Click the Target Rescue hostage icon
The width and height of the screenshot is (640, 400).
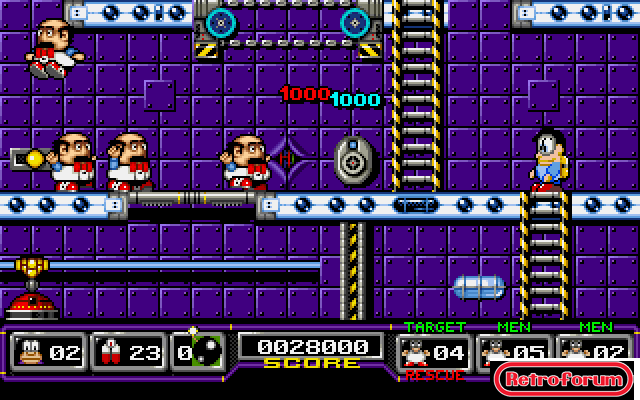click(x=416, y=352)
